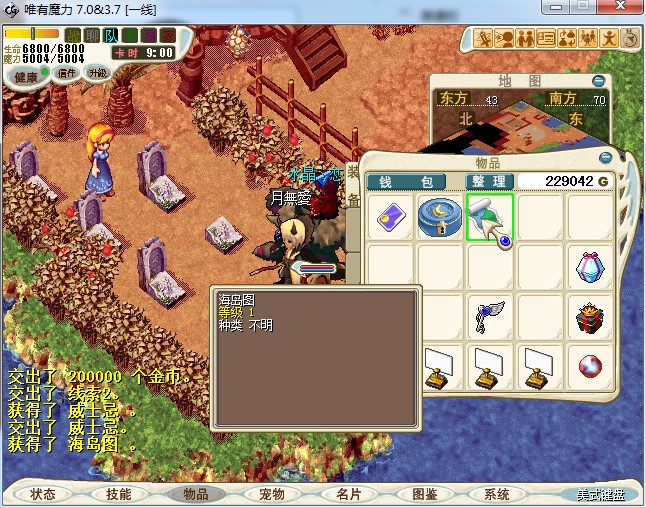This screenshot has height=508, width=646.
Task: Minimize the 物品 inventory window
Action: coord(605,158)
